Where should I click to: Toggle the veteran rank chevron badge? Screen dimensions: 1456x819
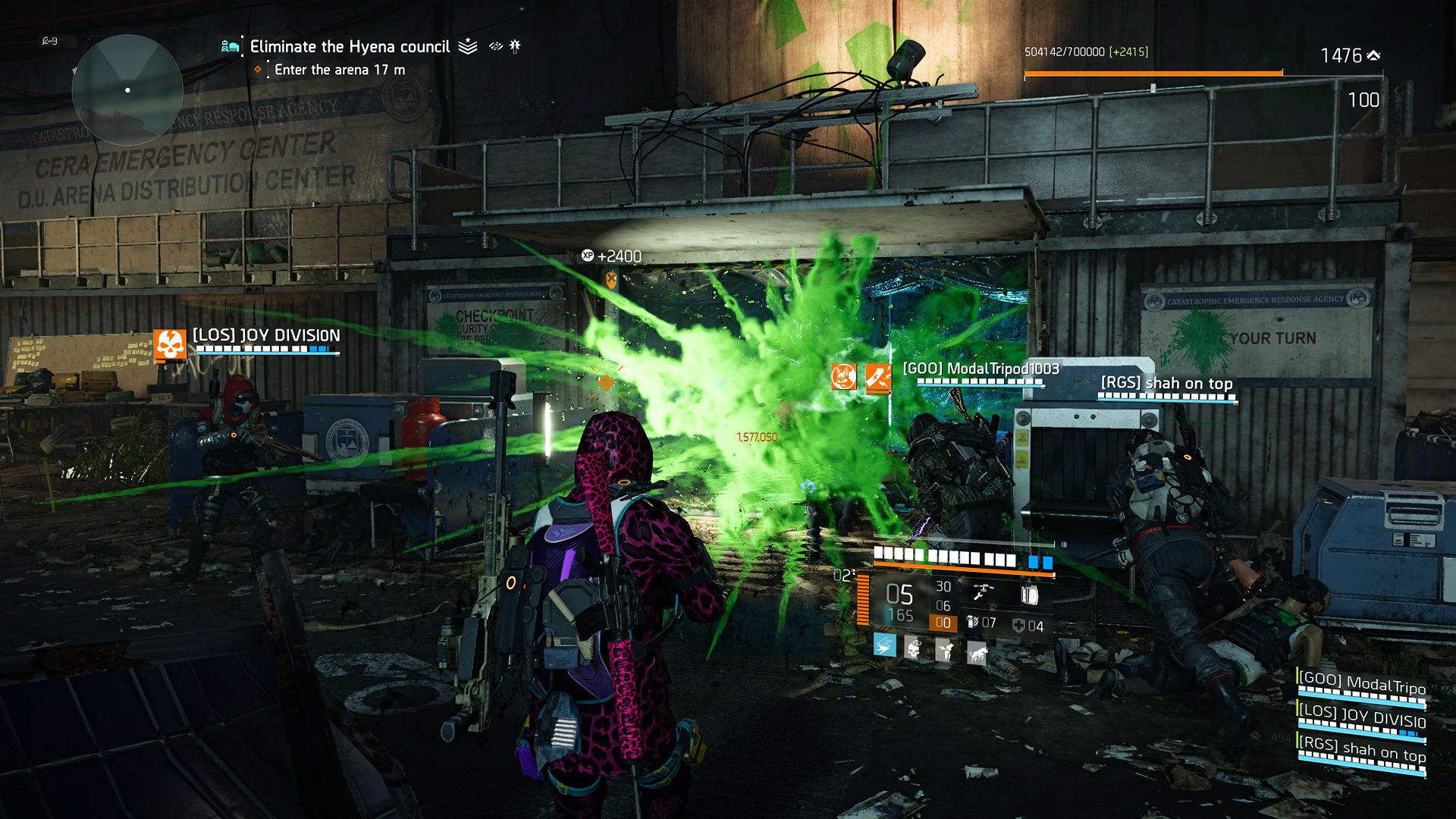[x=468, y=47]
